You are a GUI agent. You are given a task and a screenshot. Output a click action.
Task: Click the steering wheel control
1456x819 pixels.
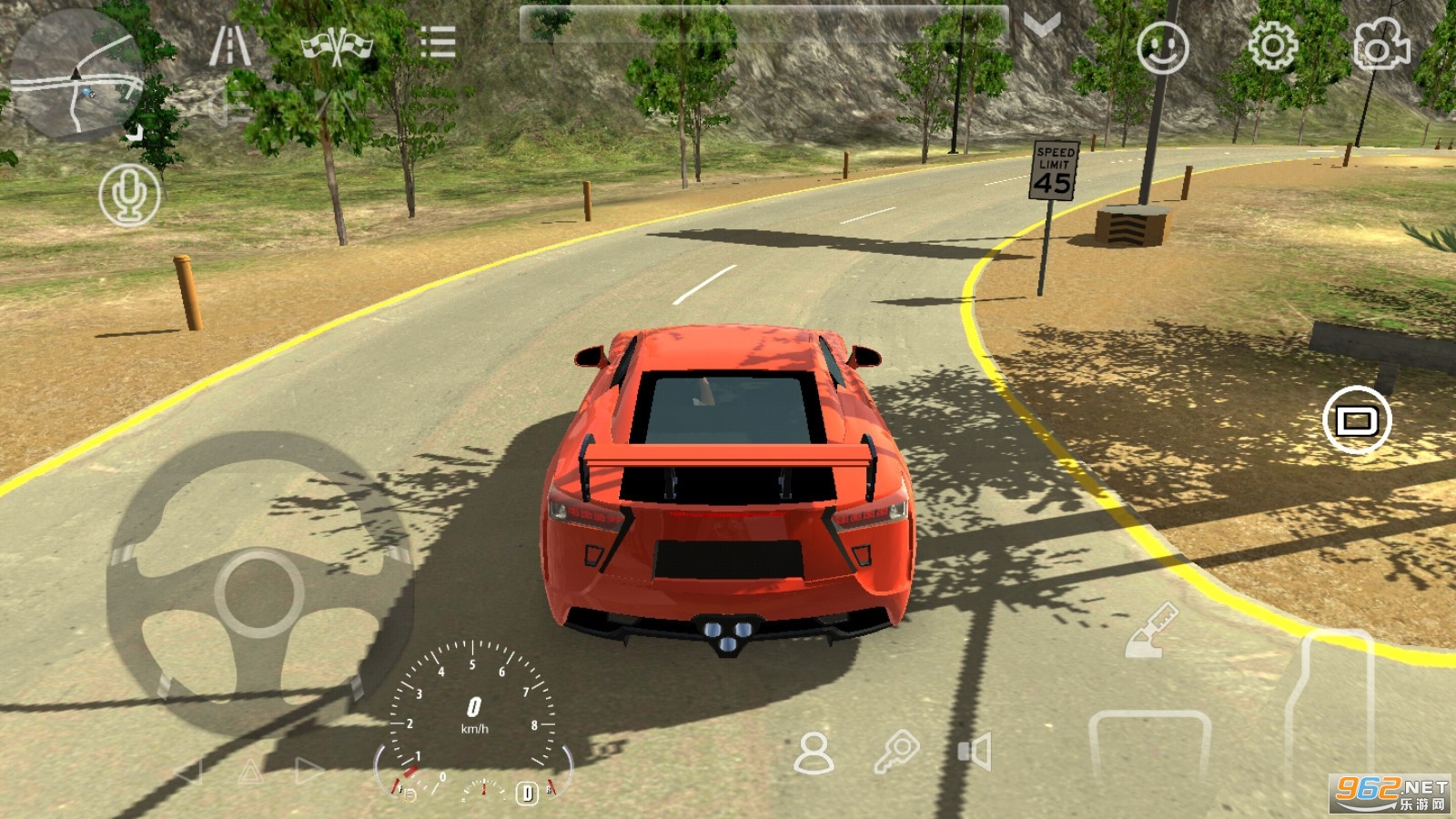258,592
